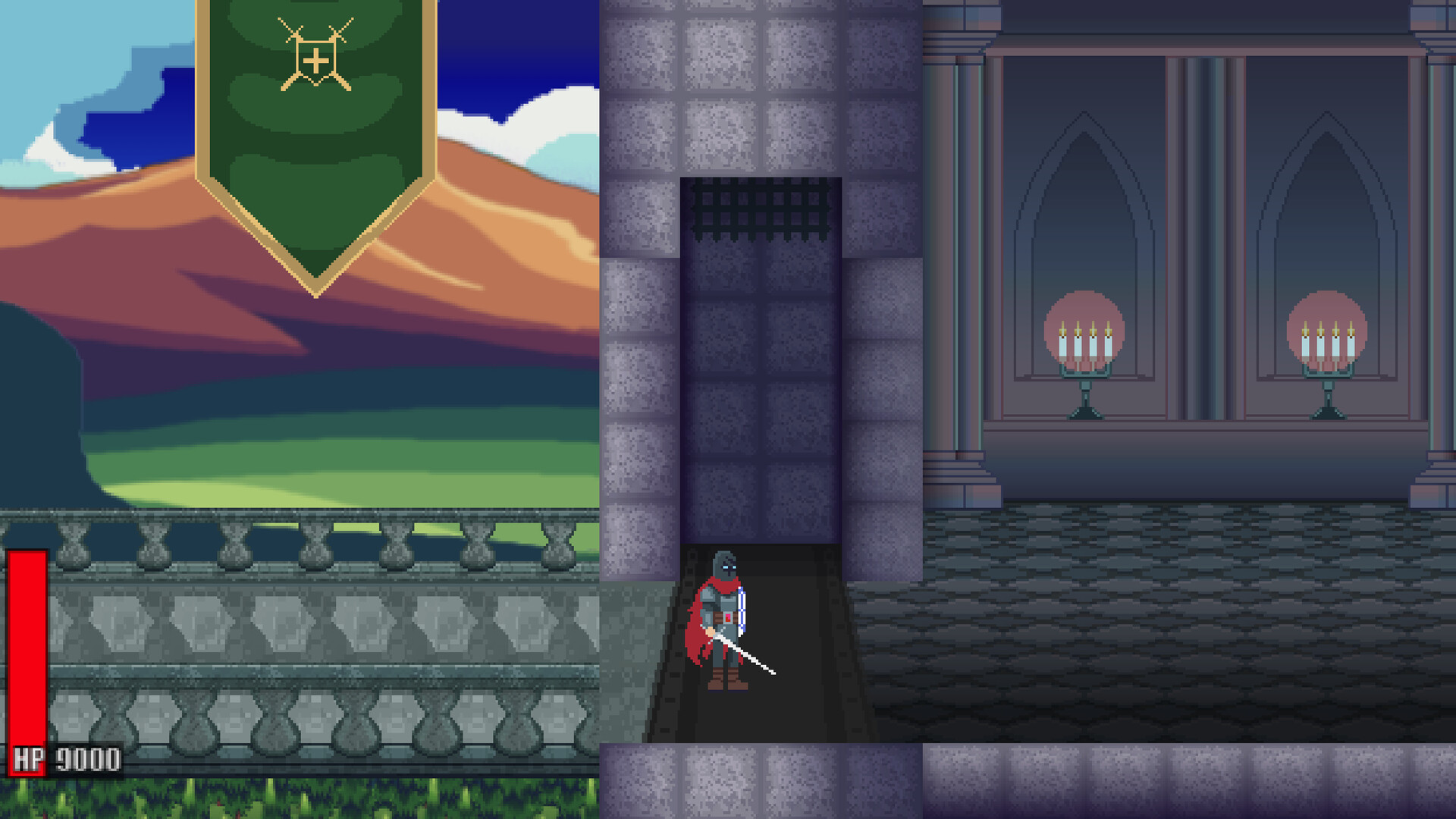Click the 9000 health value text
This screenshot has width=1456, height=819.
tap(87, 755)
